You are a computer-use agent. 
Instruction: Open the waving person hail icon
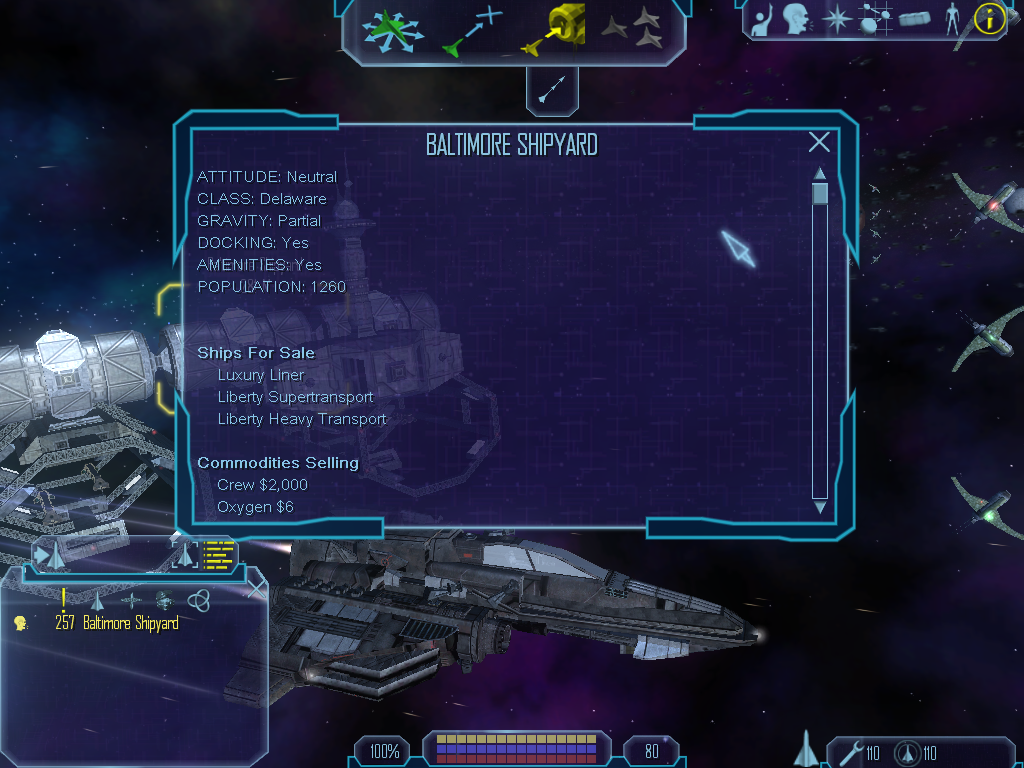pos(763,20)
